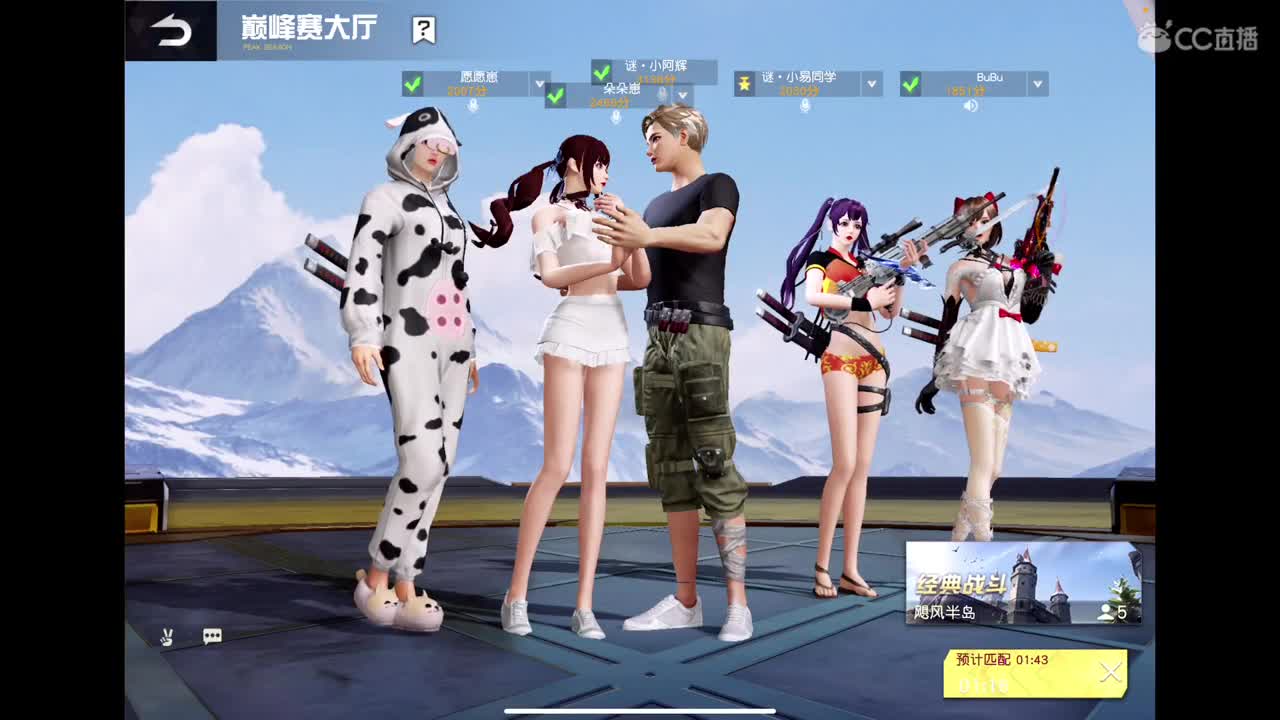
Task: Click the back arrow to leave the lobby
Action: (x=168, y=28)
